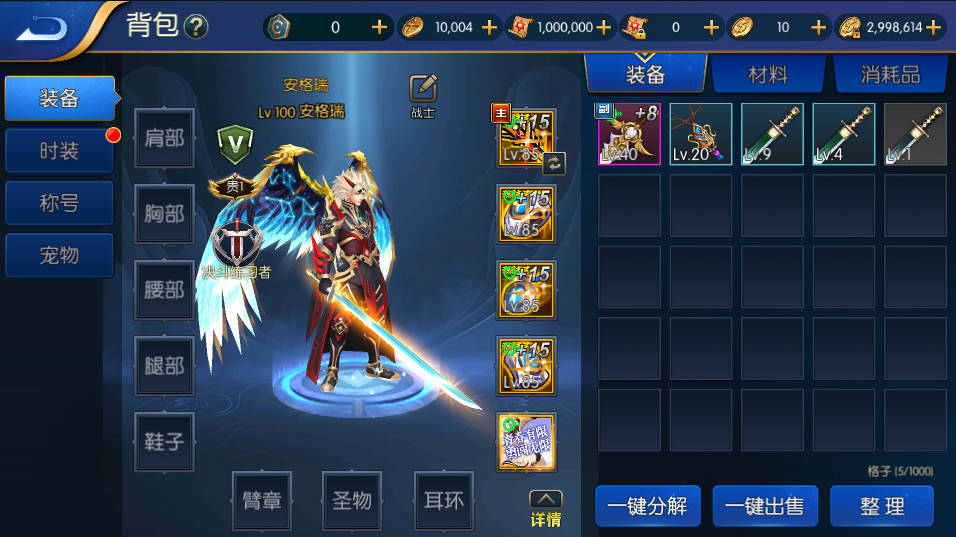
Task: Show the 材料 materials tab
Action: pos(767,74)
